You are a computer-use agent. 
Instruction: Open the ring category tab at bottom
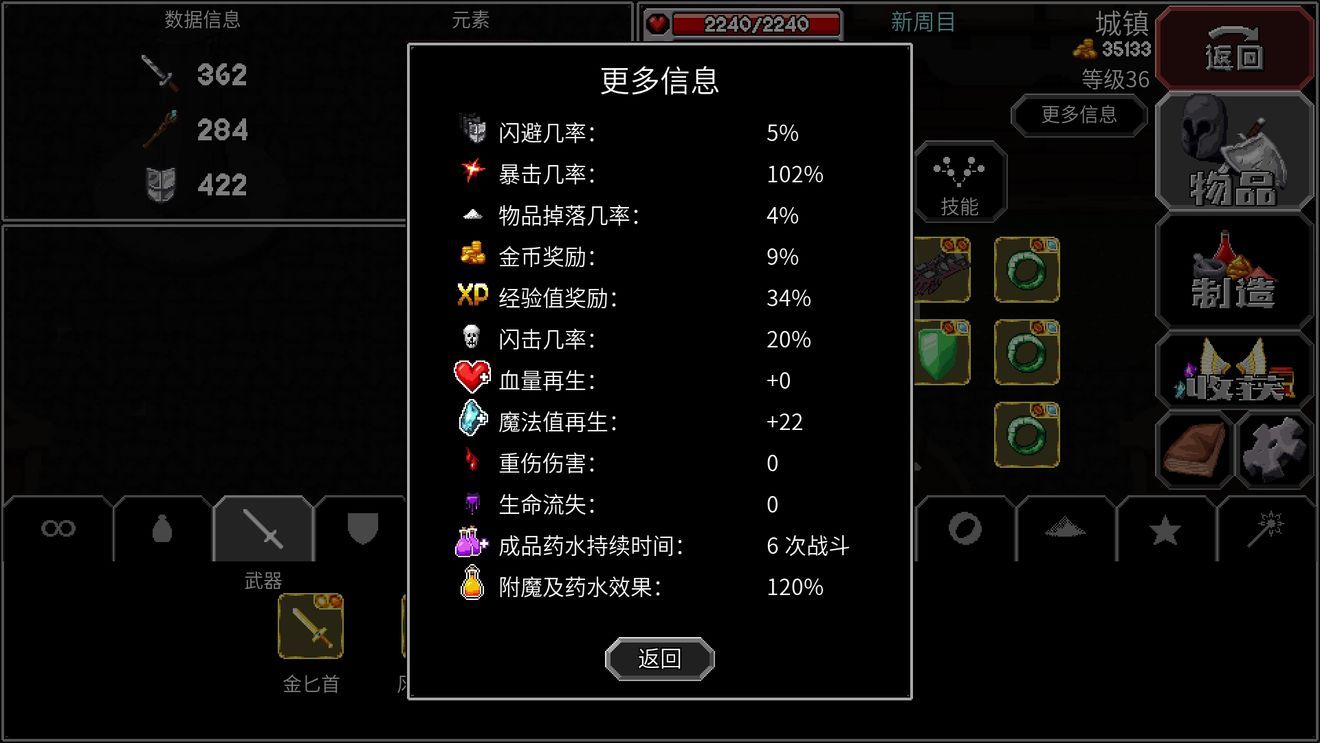[963, 530]
